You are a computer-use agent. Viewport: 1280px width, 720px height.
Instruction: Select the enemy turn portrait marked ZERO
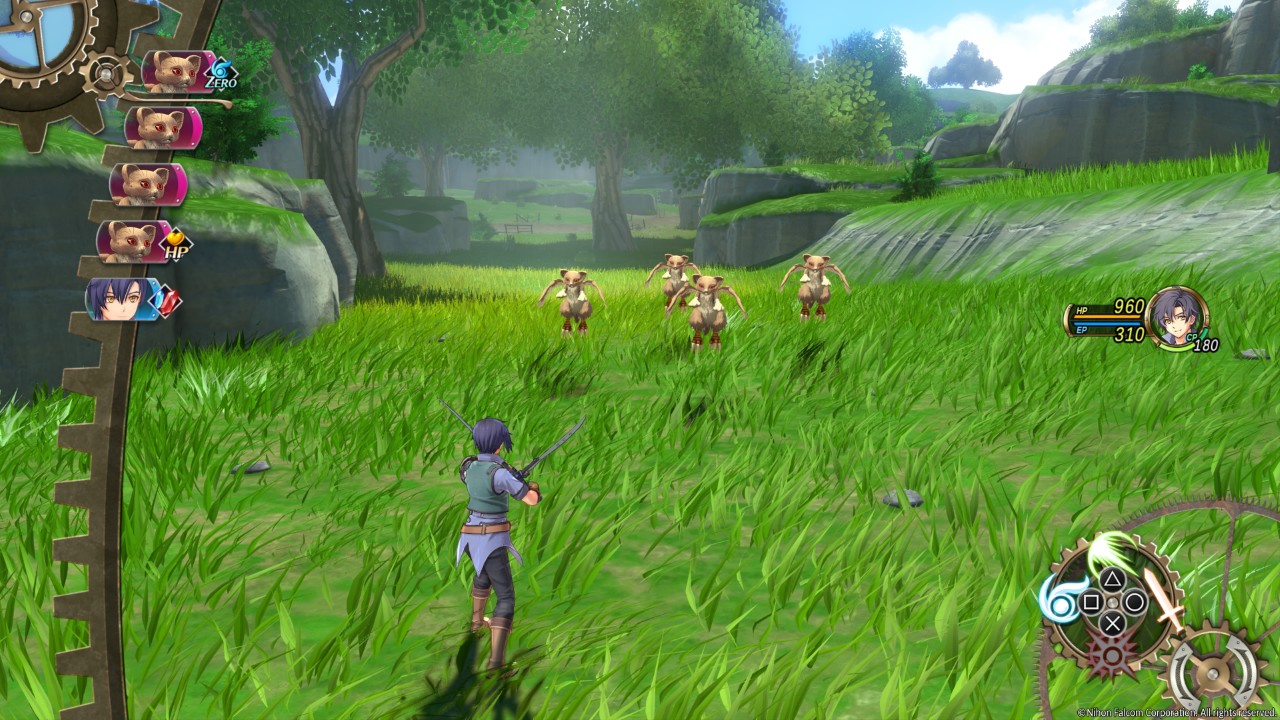click(180, 72)
